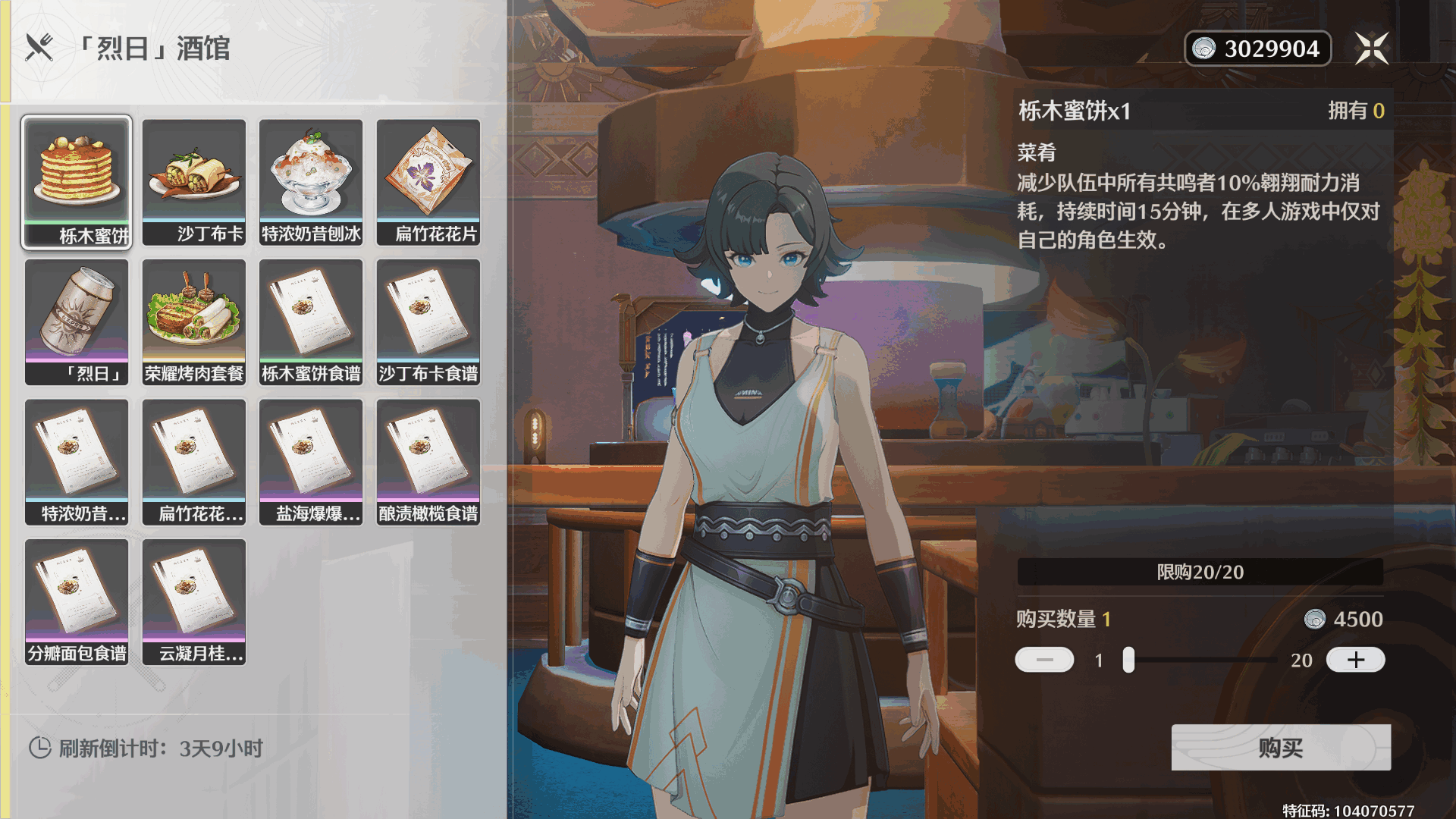Pick the 扁竹花花片 snack packet
Viewport: 1456px width, 819px height.
pyautogui.click(x=428, y=182)
